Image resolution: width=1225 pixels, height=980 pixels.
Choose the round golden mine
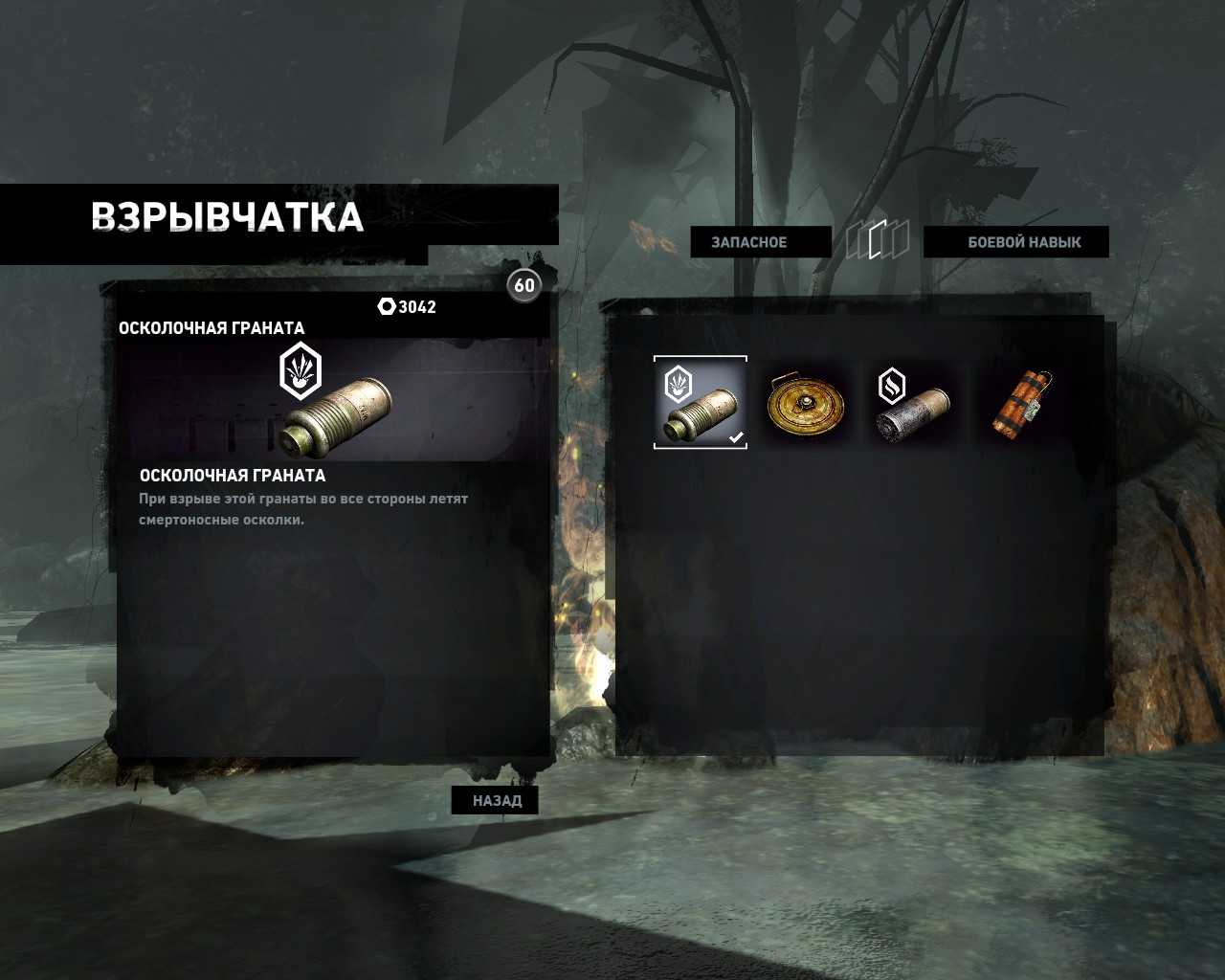coord(806,404)
